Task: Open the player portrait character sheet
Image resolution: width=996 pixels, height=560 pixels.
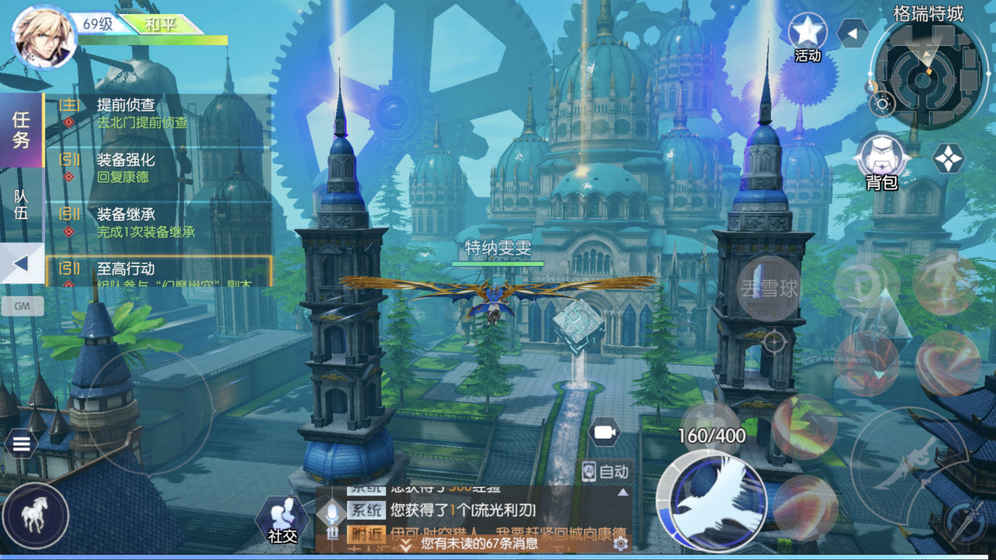Action: coord(43,36)
